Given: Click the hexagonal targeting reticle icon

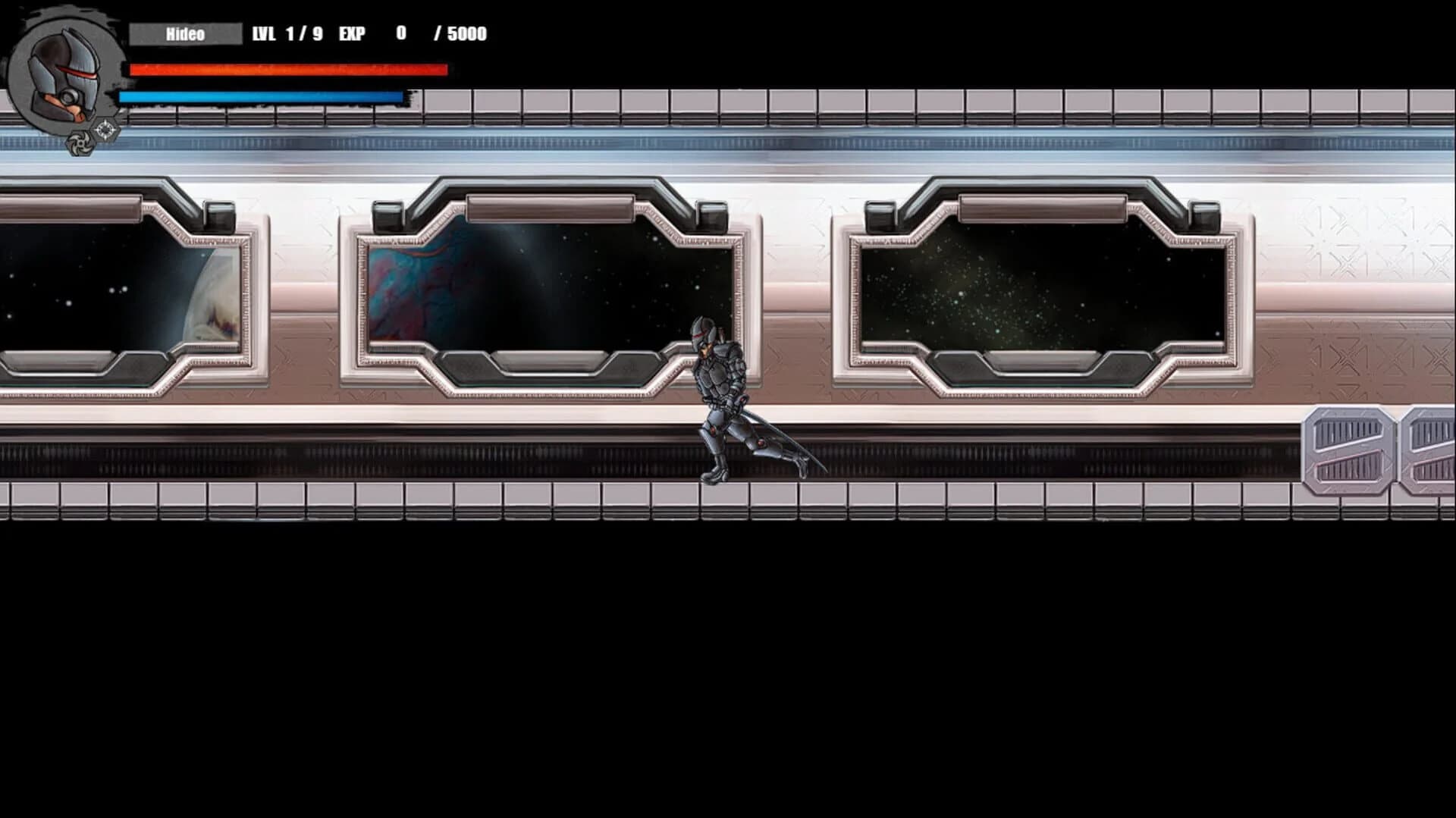Looking at the screenshot, I should pos(105,127).
